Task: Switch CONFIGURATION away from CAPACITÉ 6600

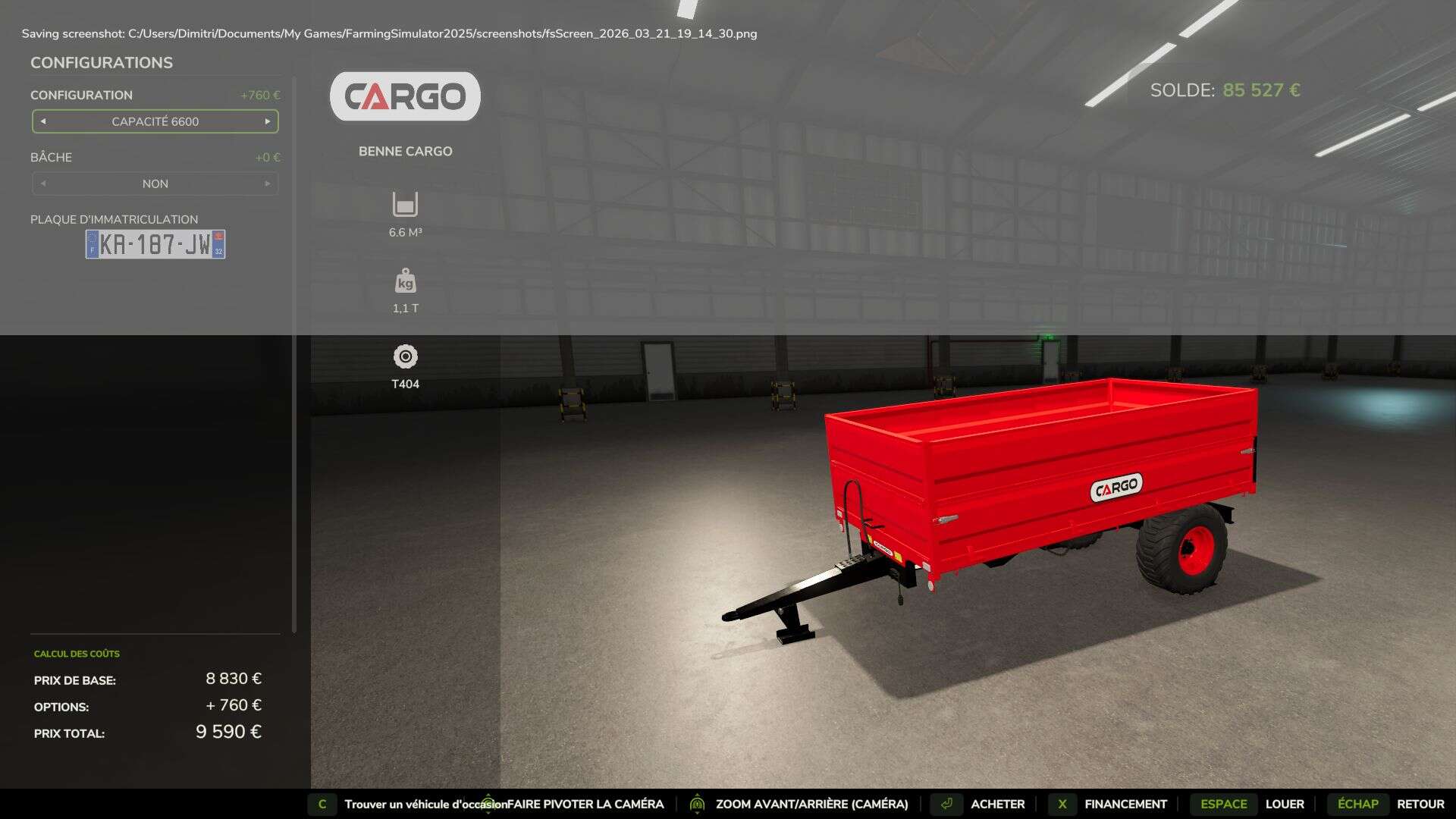Action: 155,121
